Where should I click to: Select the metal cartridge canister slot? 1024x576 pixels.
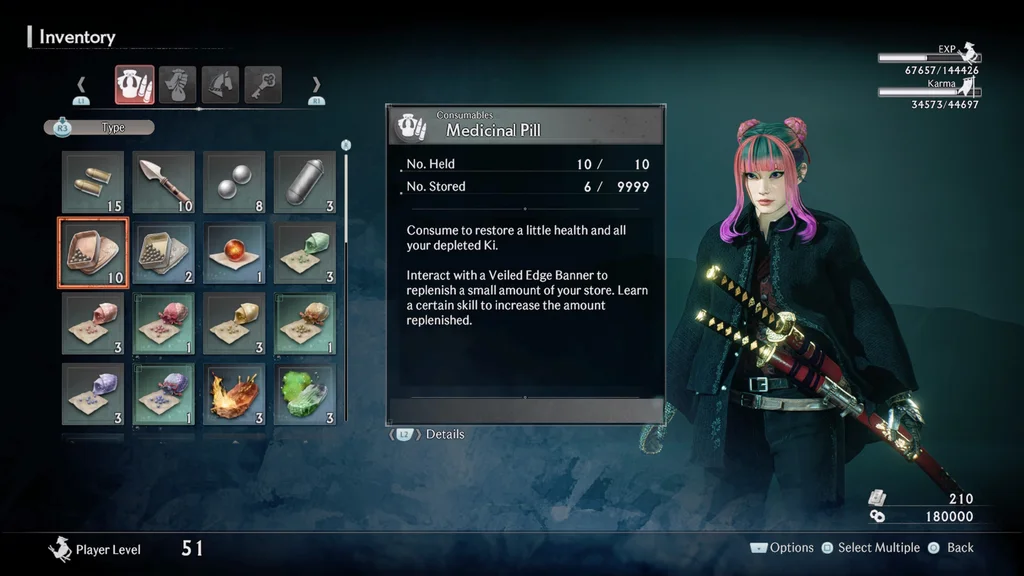coord(304,182)
